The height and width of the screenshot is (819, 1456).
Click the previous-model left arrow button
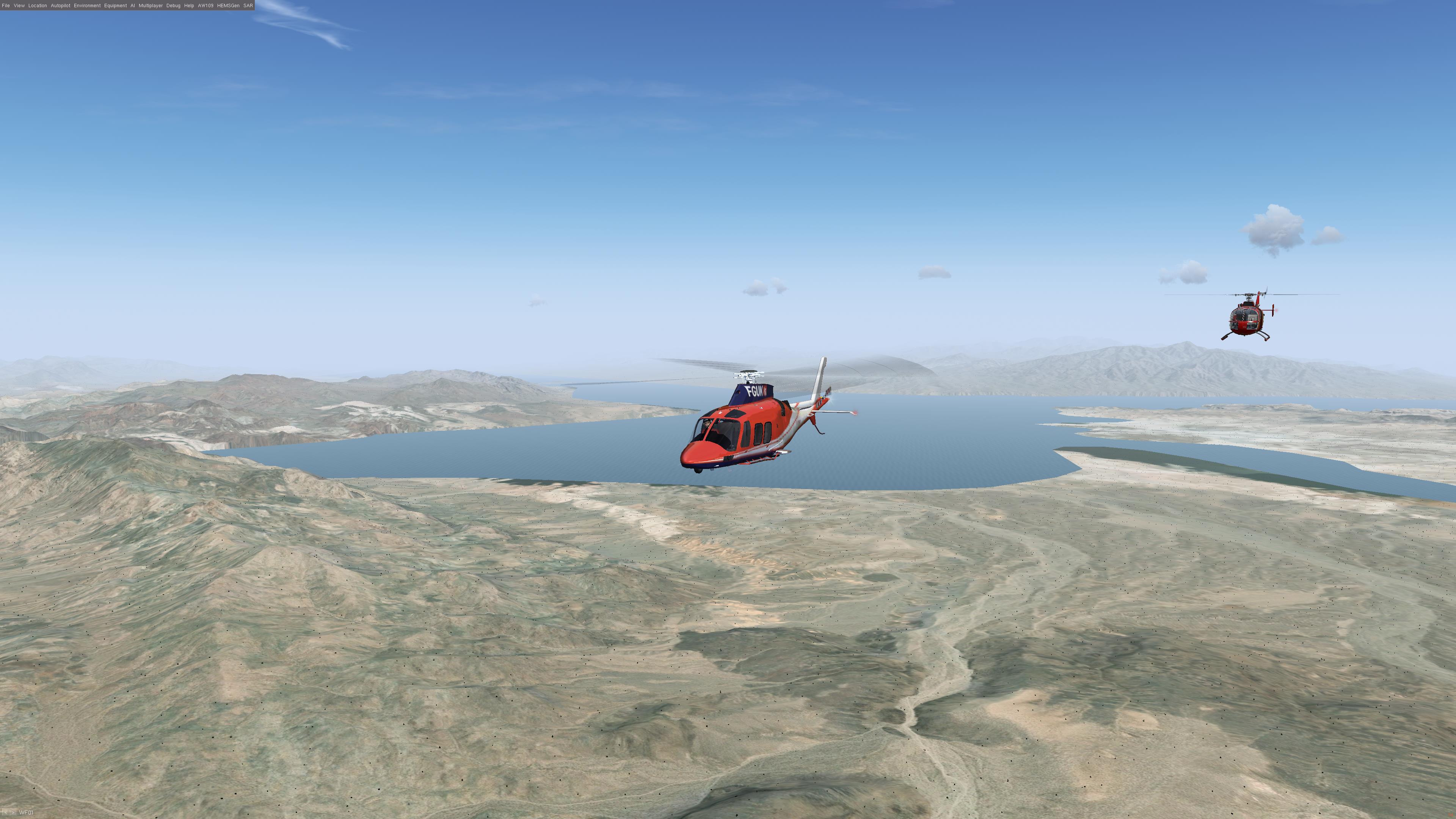point(5,813)
